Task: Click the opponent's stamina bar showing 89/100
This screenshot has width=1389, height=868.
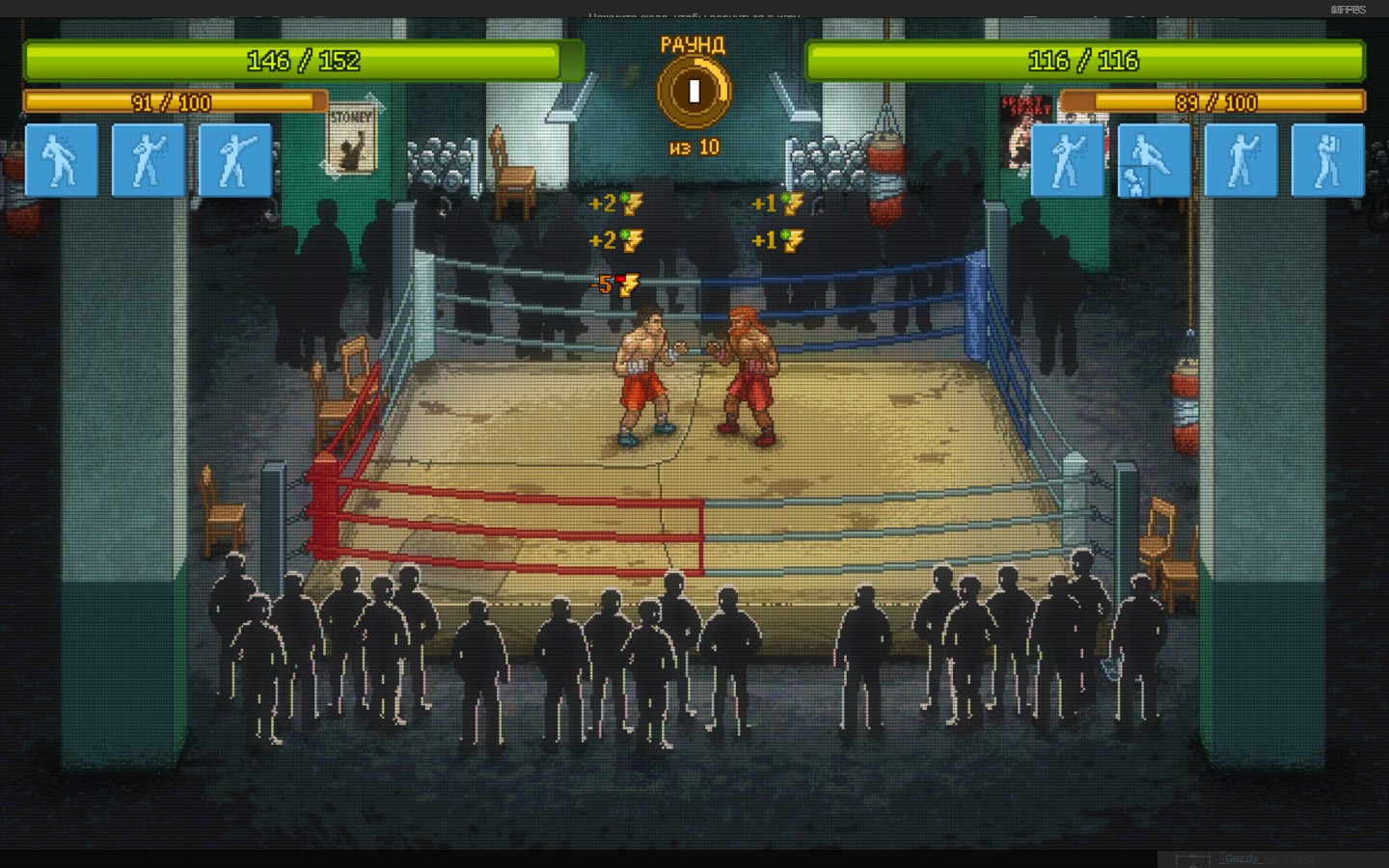Action: 1213,101
